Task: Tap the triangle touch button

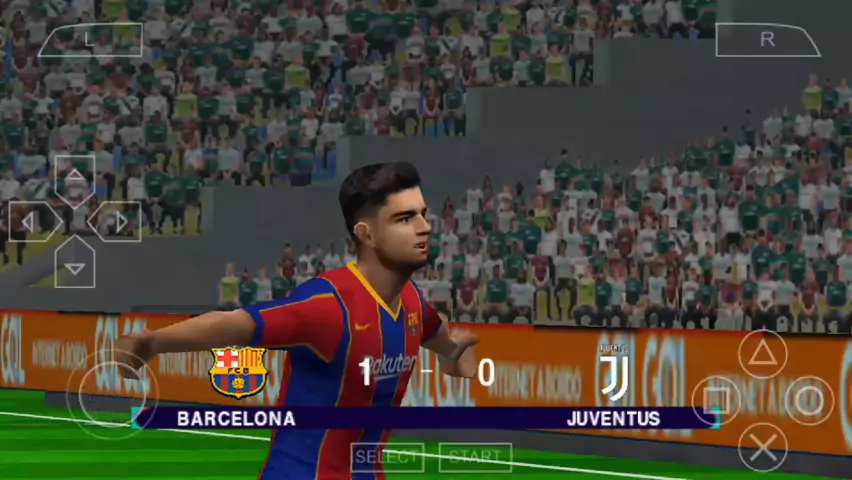Action: tap(762, 353)
